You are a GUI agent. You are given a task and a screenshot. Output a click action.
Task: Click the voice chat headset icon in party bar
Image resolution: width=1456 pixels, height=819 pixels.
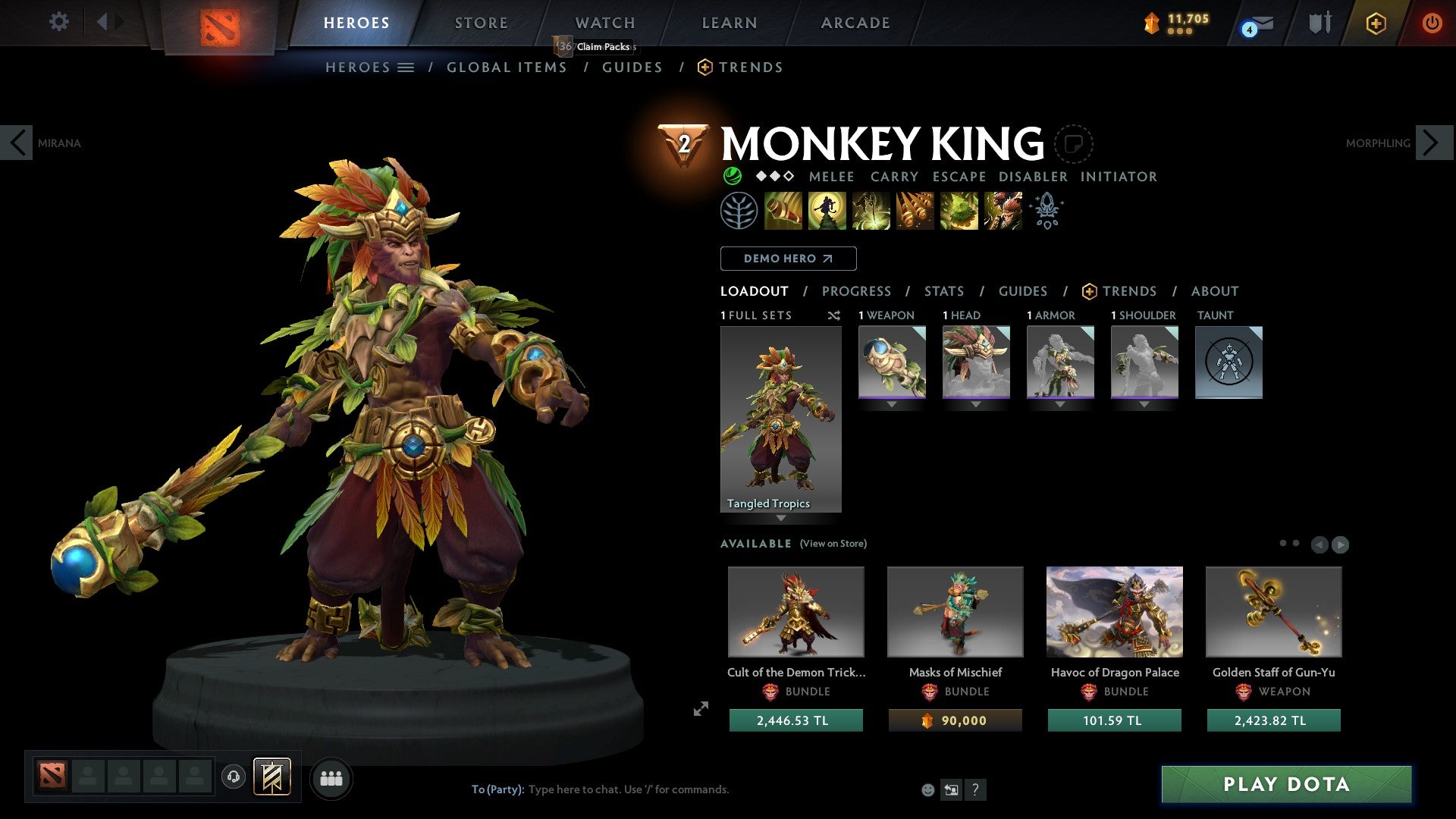point(234,777)
